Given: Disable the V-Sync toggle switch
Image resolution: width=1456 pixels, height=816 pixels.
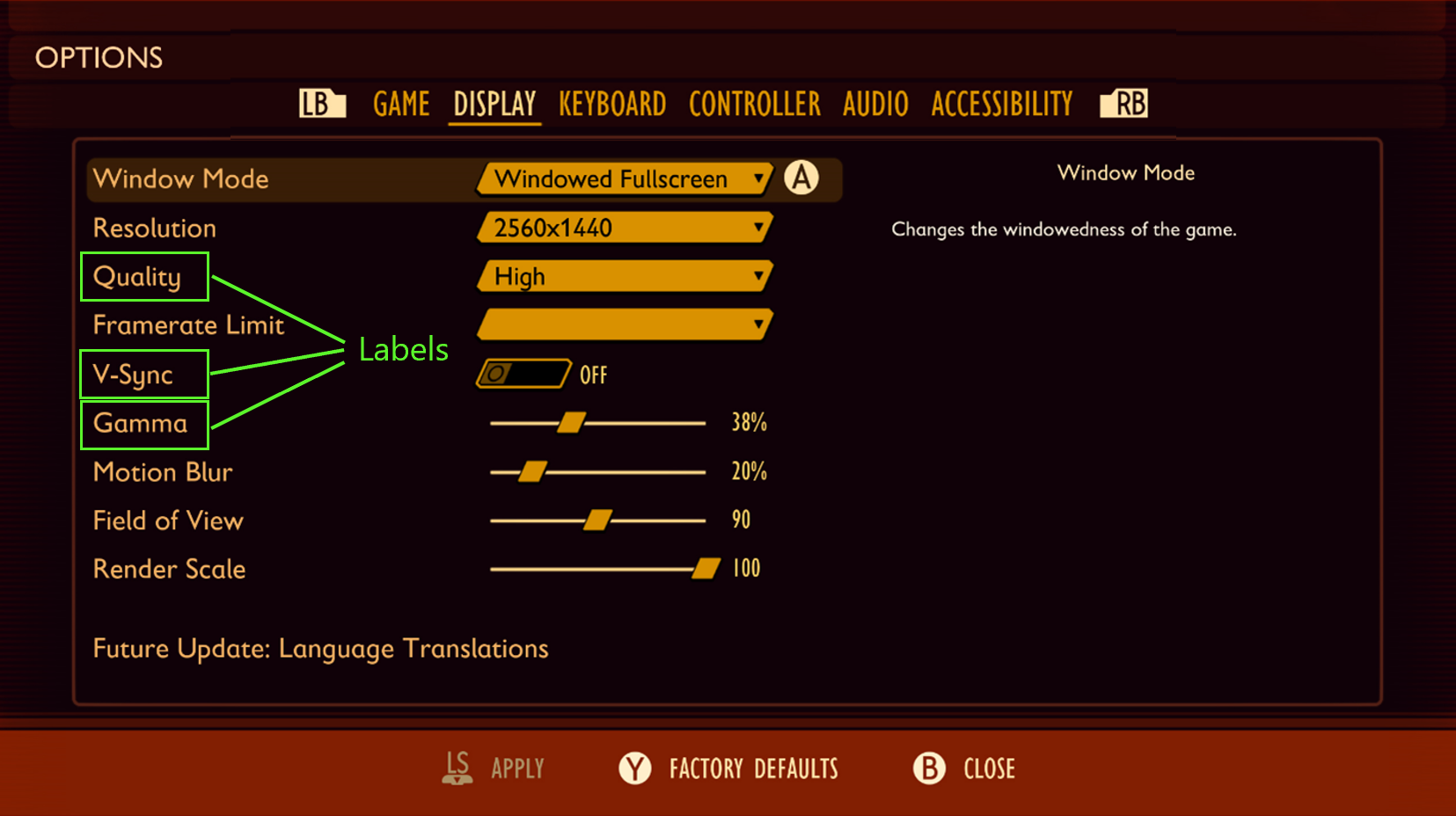Looking at the screenshot, I should [x=523, y=373].
